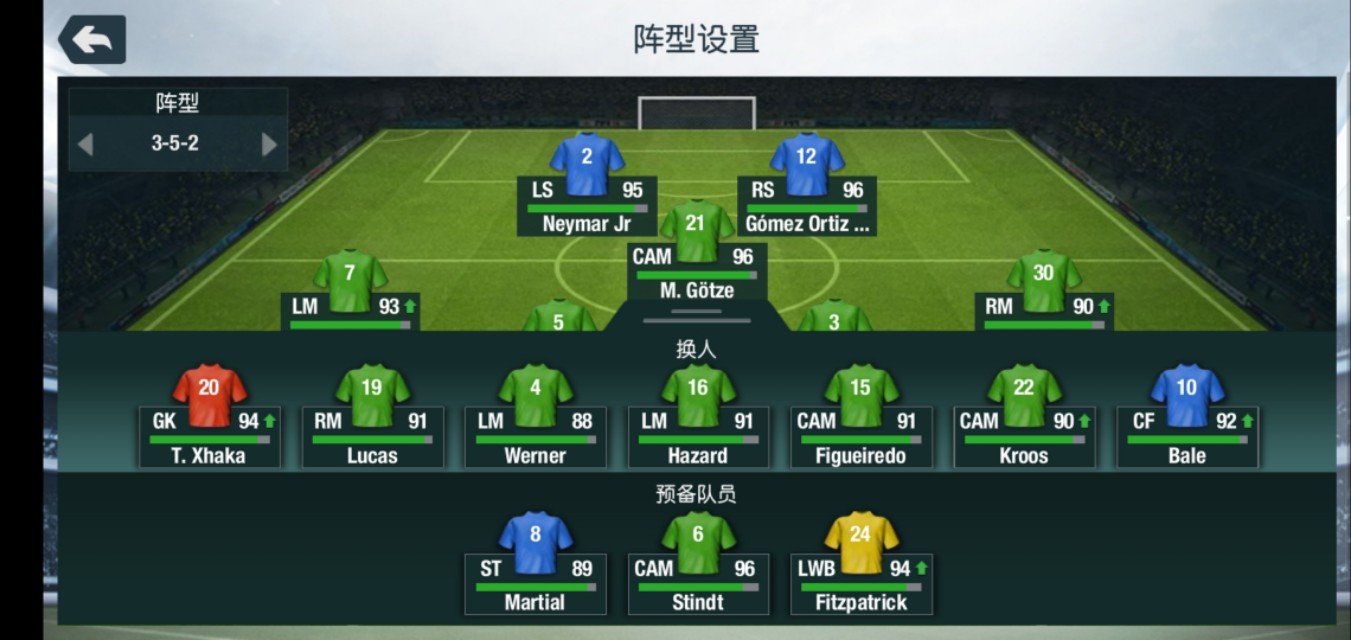Select substitute Lucas
The height and width of the screenshot is (640, 1351).
click(373, 418)
